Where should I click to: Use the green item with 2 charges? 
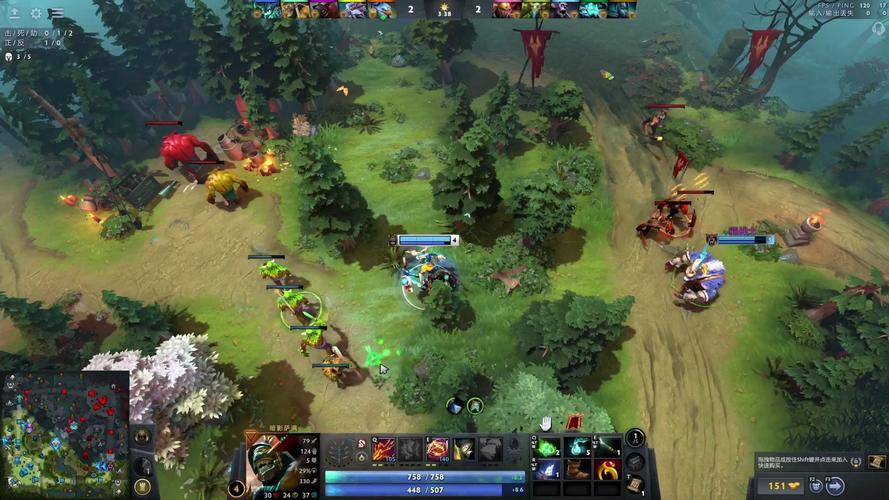click(x=547, y=447)
